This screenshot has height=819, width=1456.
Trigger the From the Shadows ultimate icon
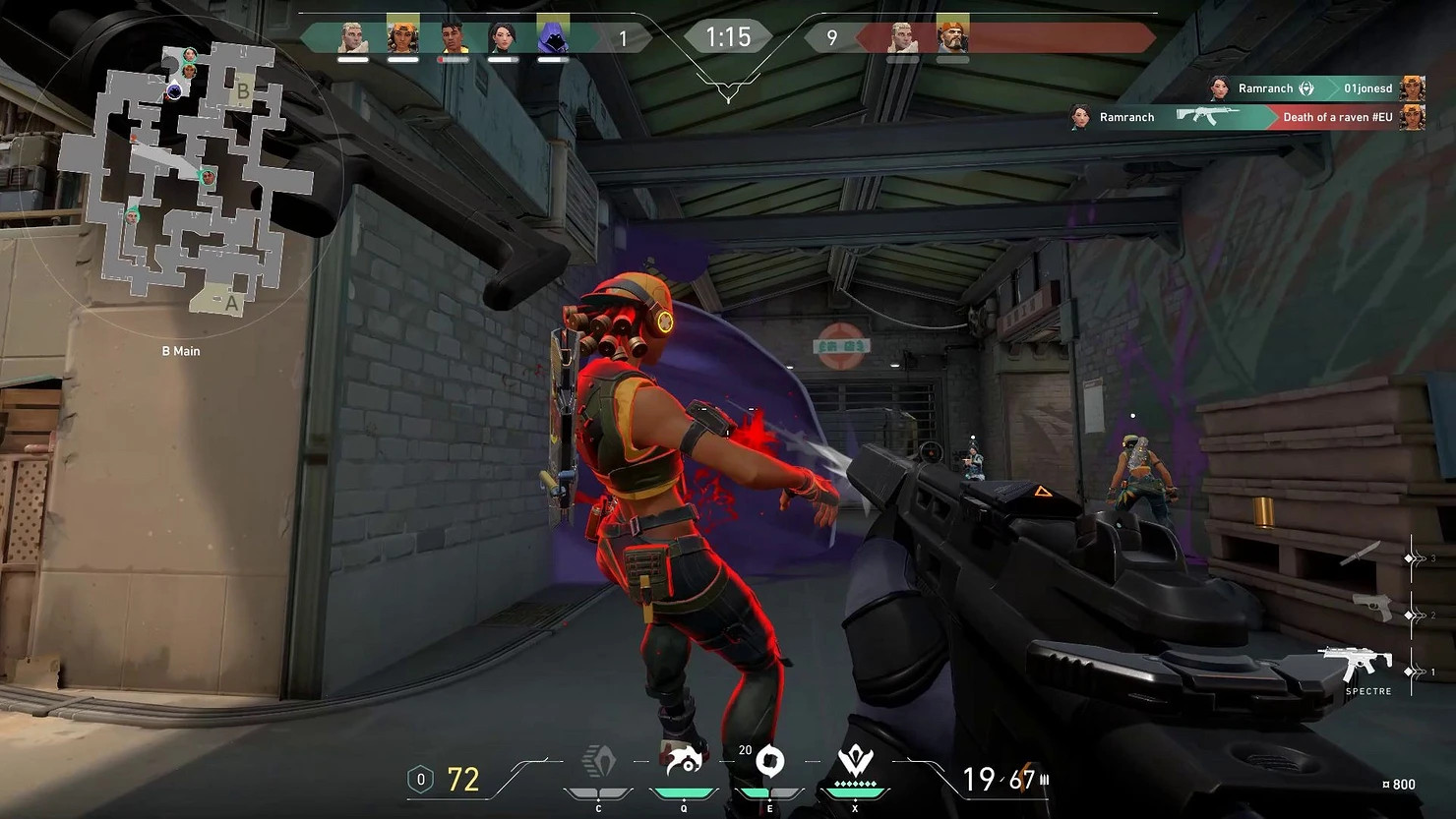[x=855, y=764]
